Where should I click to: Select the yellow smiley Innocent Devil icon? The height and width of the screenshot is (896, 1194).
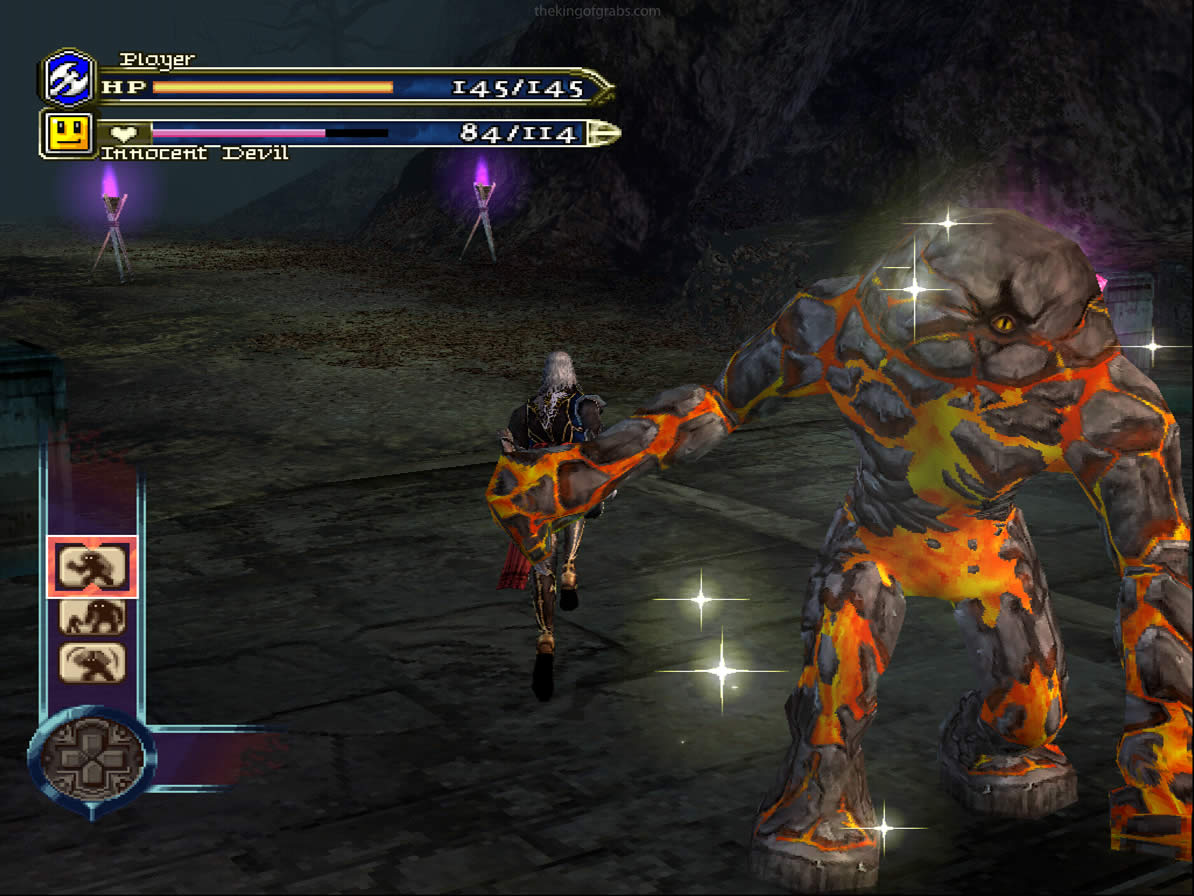coord(69,133)
